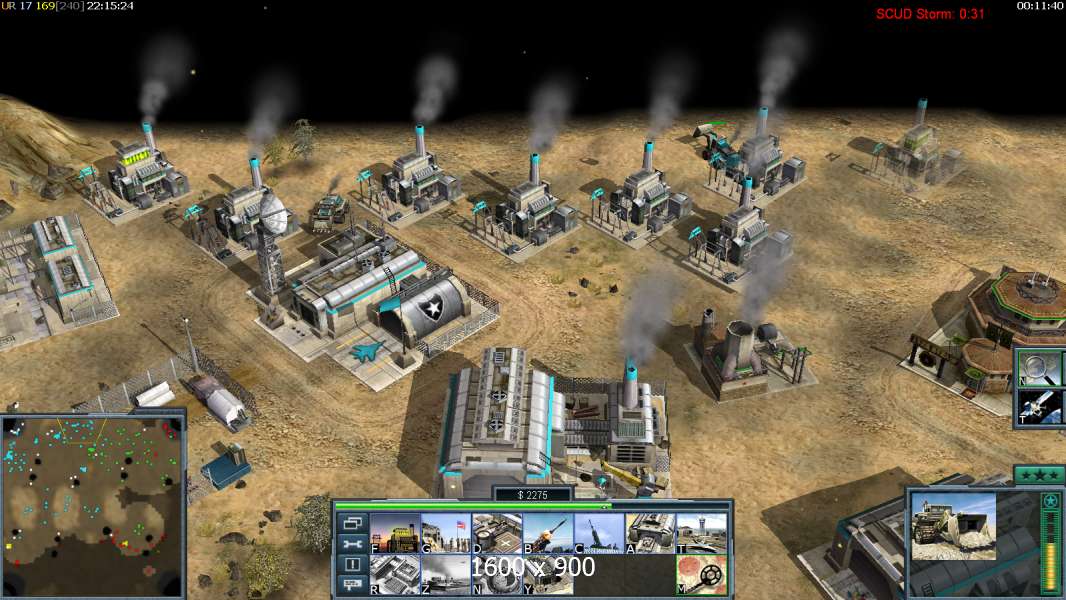
Task: Choose the build icon with hotkey Y
Action: point(548,574)
